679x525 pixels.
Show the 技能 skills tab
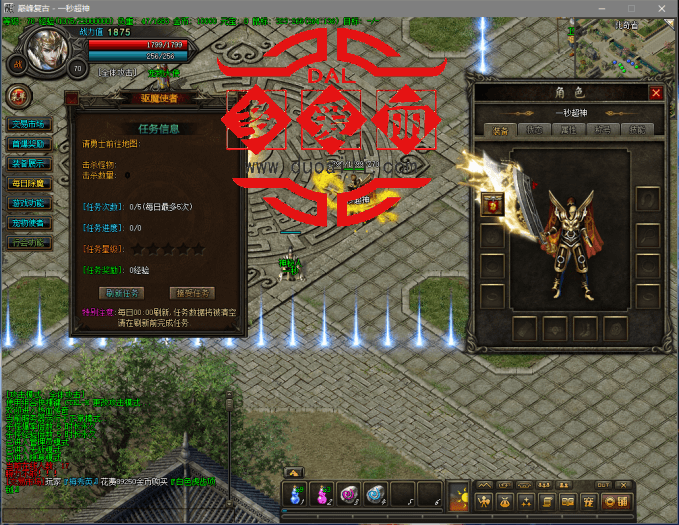tap(636, 131)
